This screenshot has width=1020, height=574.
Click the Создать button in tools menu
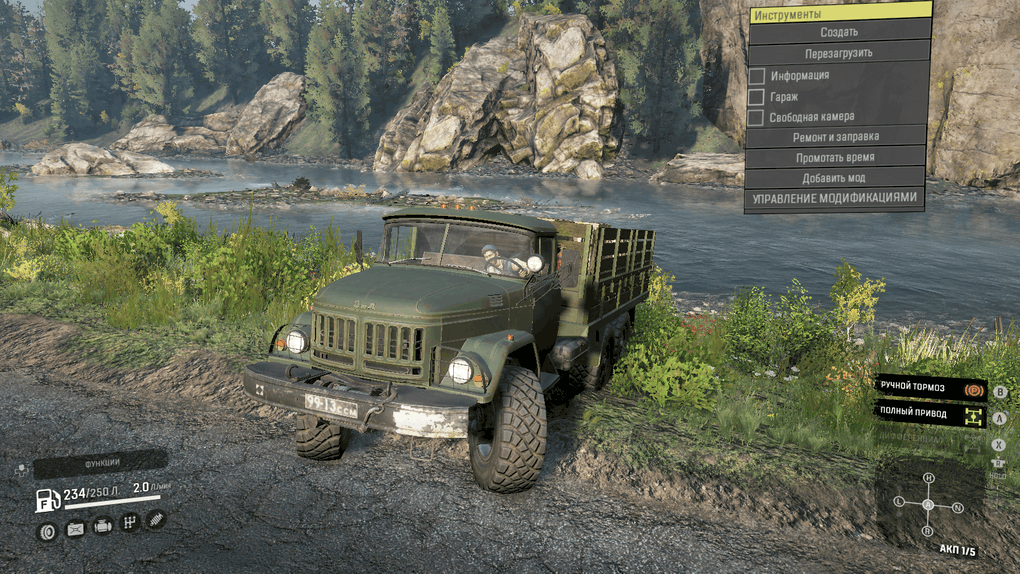tap(839, 32)
